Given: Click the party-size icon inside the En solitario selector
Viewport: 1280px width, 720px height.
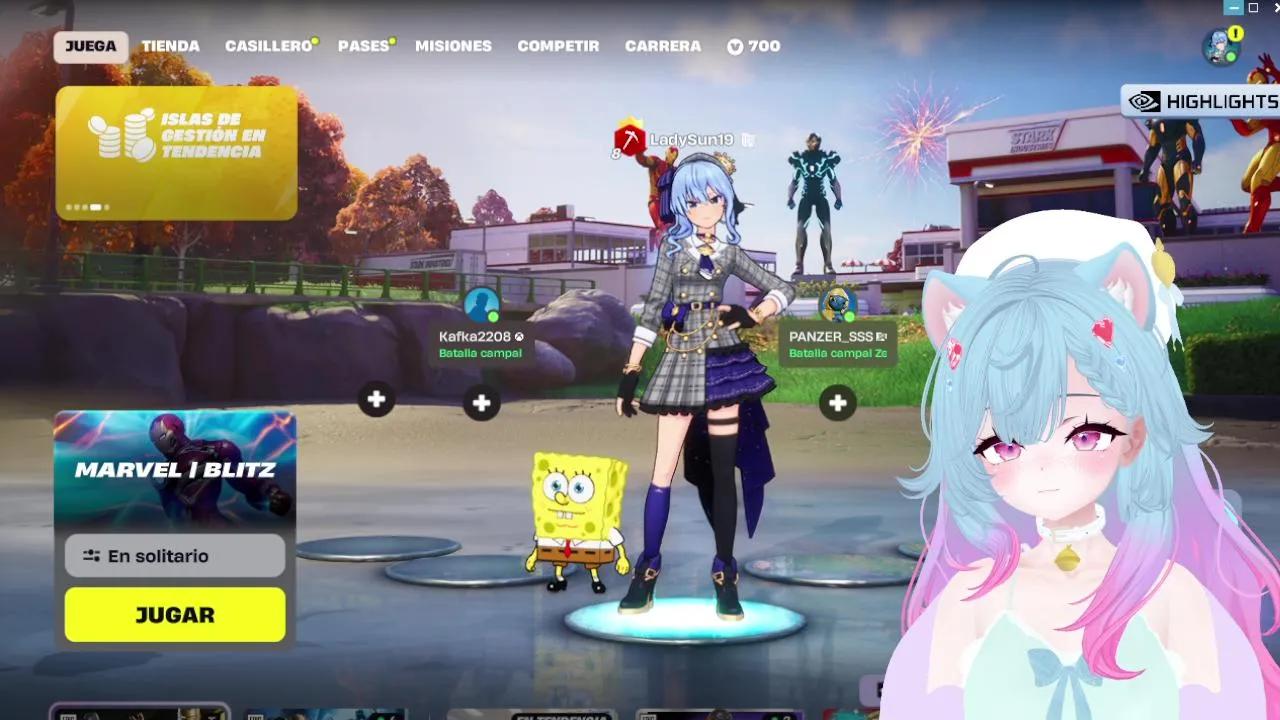Looking at the screenshot, I should tap(90, 555).
